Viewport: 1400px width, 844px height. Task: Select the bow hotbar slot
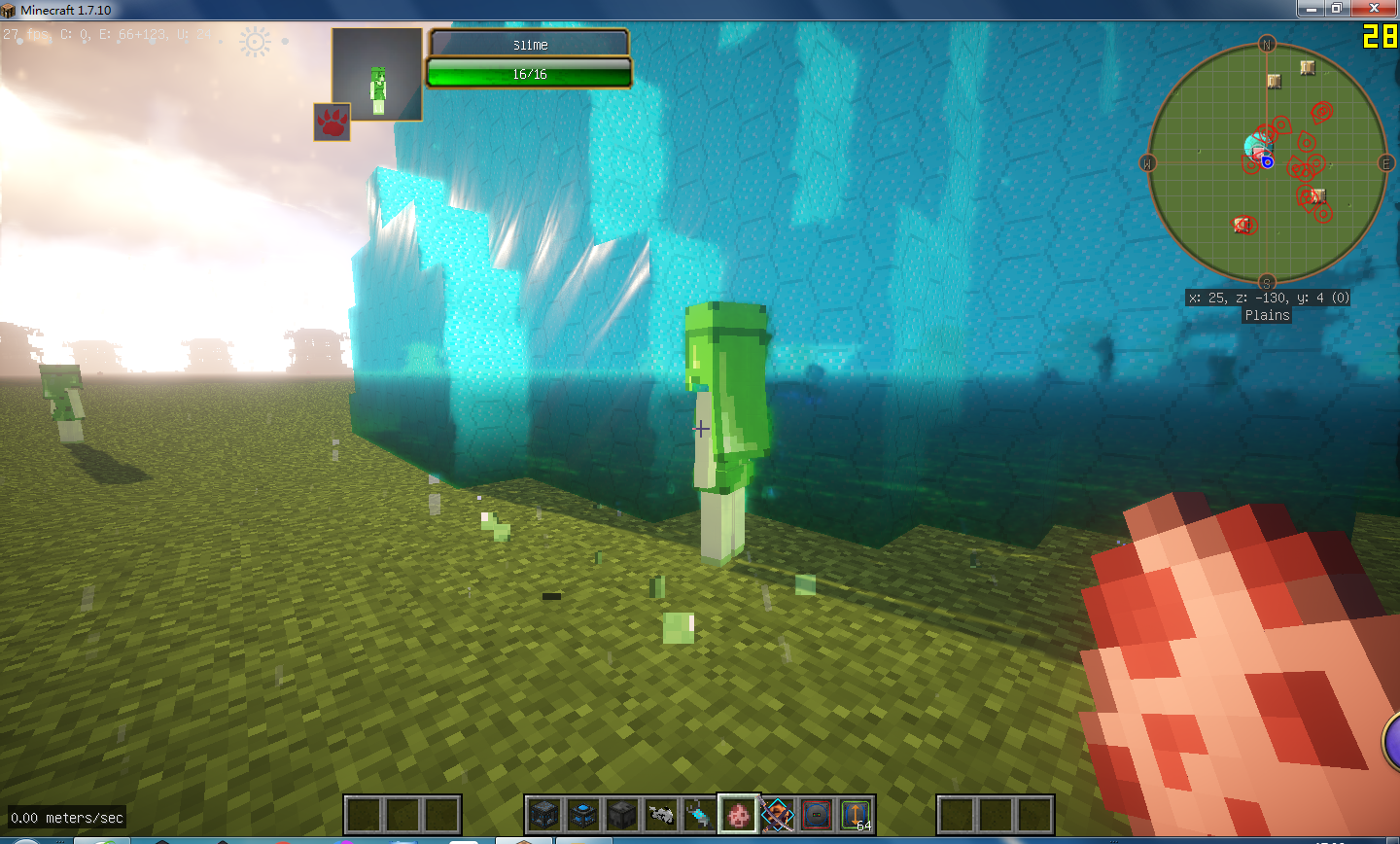pyautogui.click(x=777, y=815)
